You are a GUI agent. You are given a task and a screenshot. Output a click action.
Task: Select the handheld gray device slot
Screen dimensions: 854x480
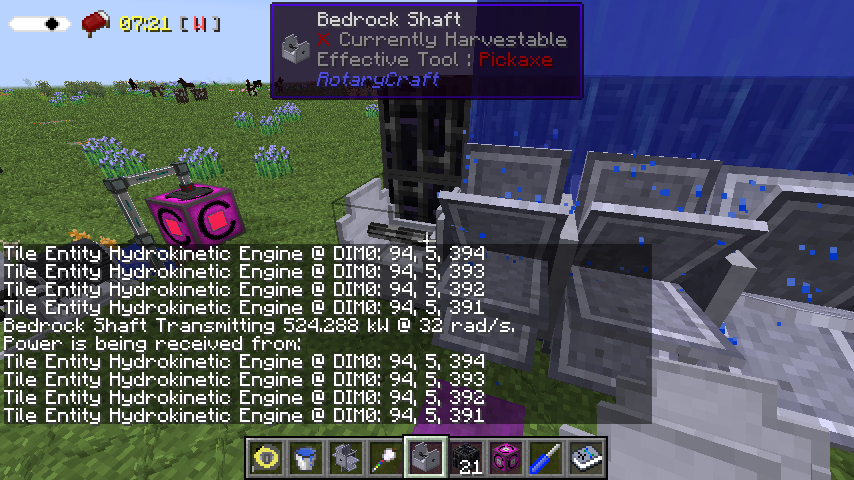tap(586, 458)
